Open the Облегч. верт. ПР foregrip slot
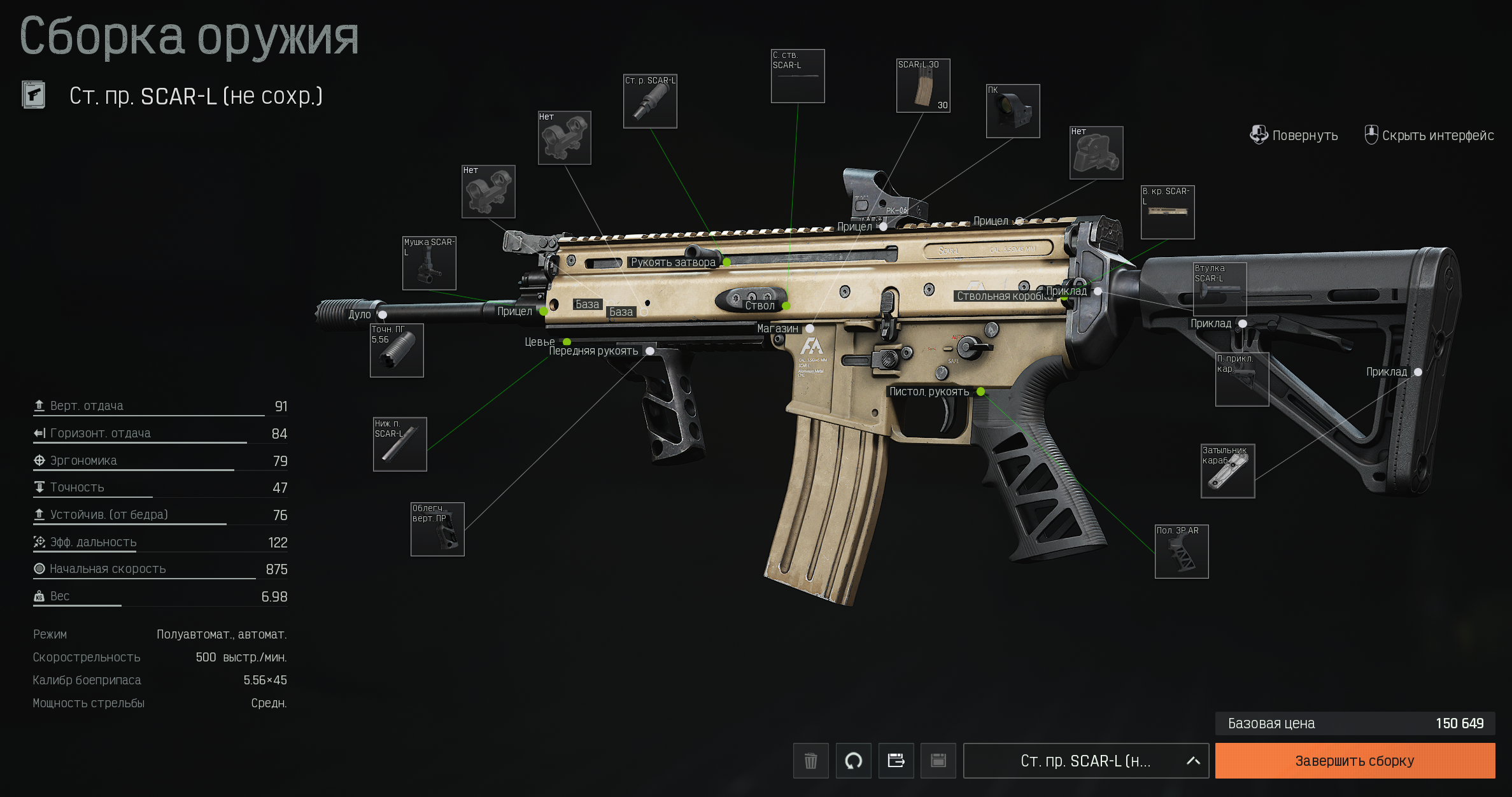The height and width of the screenshot is (797, 1512). [x=437, y=529]
